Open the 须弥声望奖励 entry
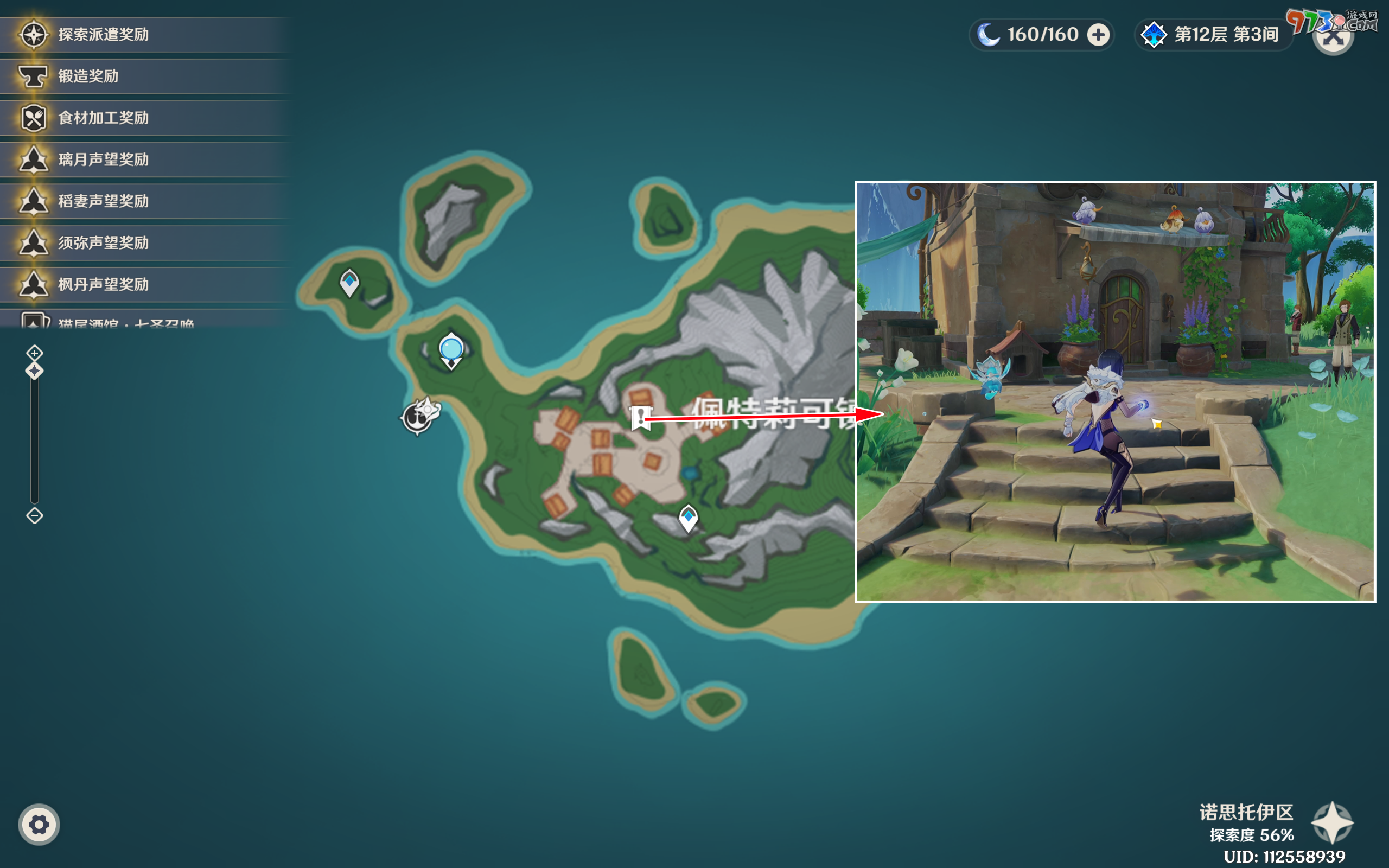This screenshot has height=868, width=1389. [x=33, y=243]
